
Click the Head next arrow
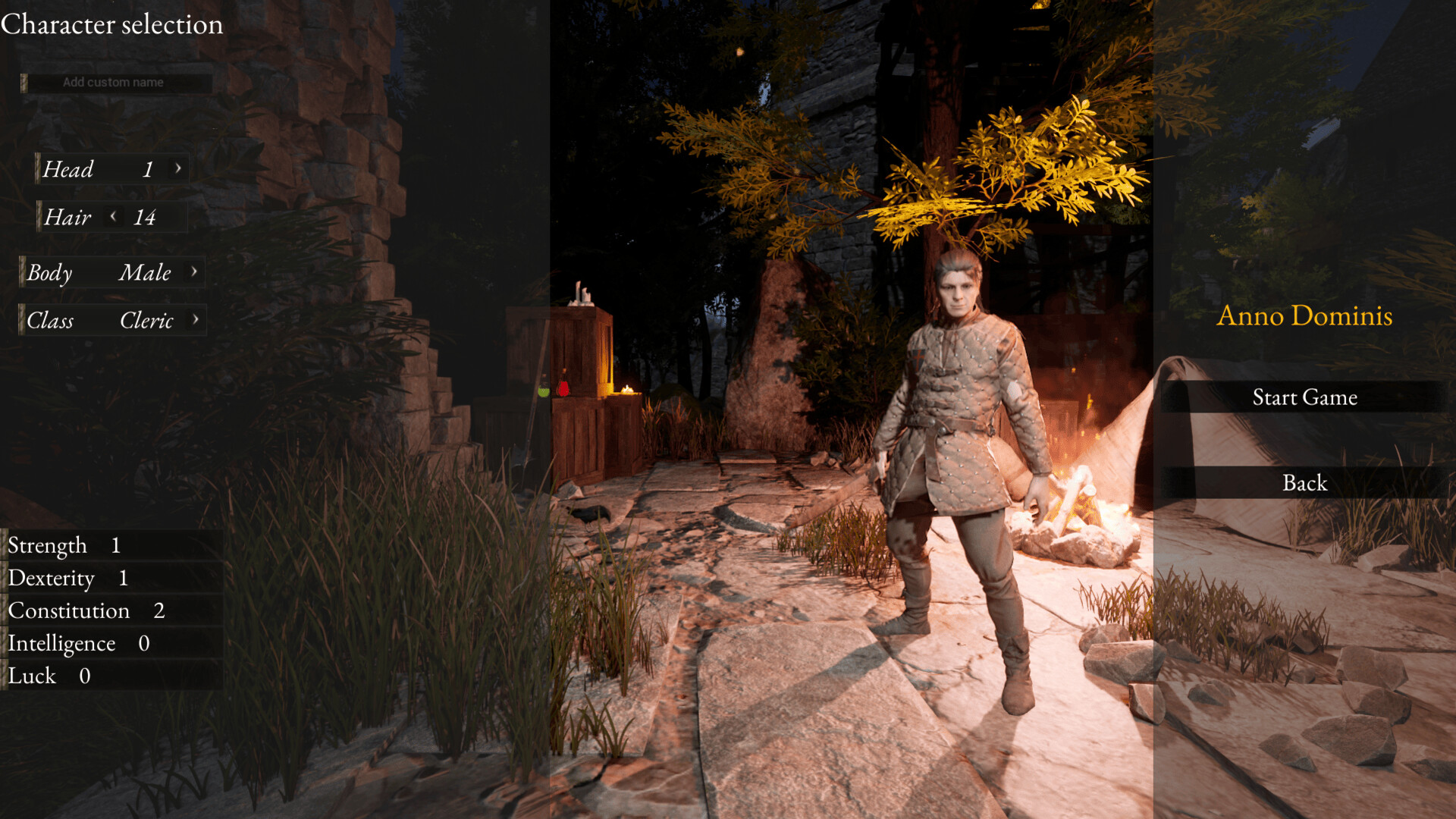tap(179, 169)
